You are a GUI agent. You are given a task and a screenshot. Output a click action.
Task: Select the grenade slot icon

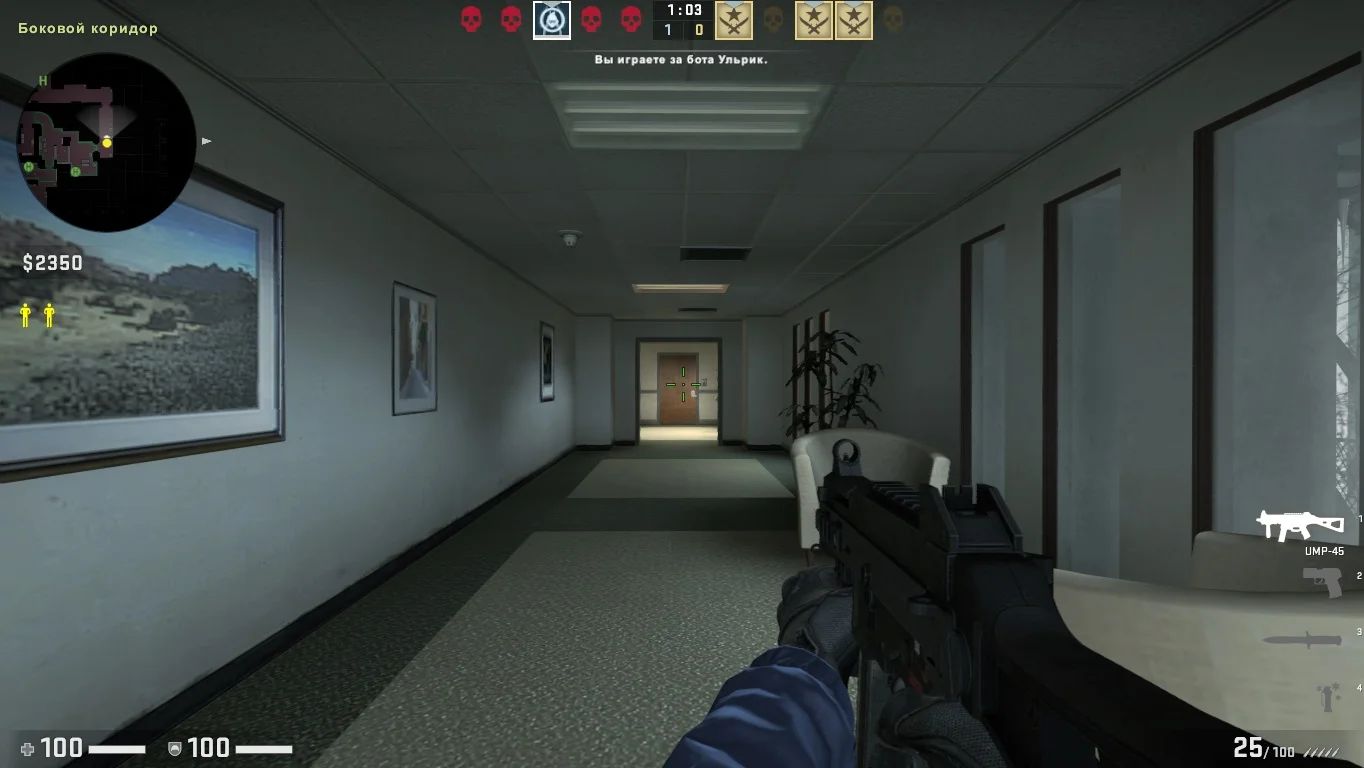[x=1328, y=695]
